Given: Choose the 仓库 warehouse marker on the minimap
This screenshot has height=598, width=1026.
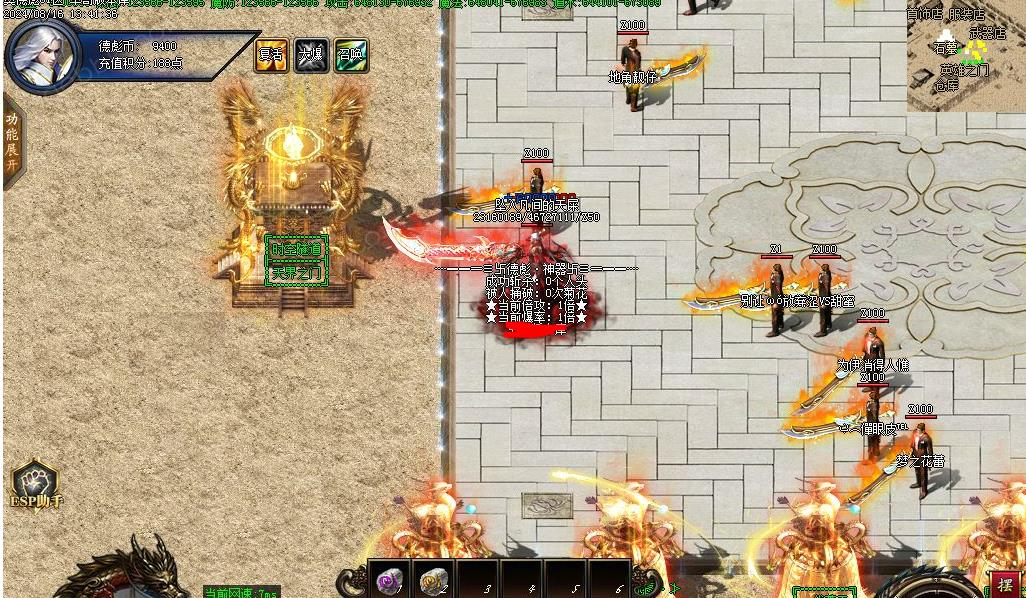Looking at the screenshot, I should 945,86.
